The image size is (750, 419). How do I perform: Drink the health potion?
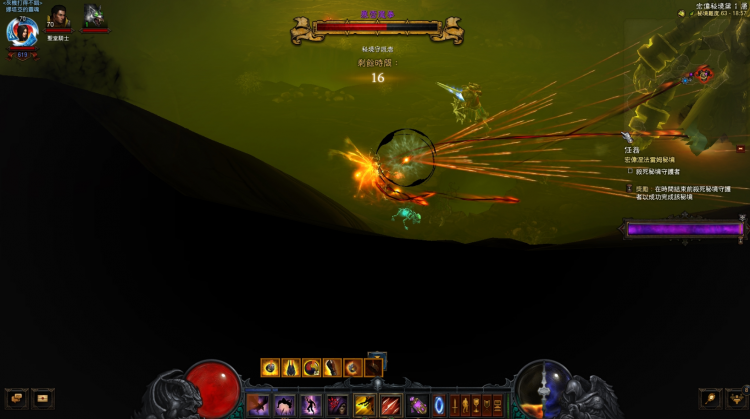click(417, 405)
